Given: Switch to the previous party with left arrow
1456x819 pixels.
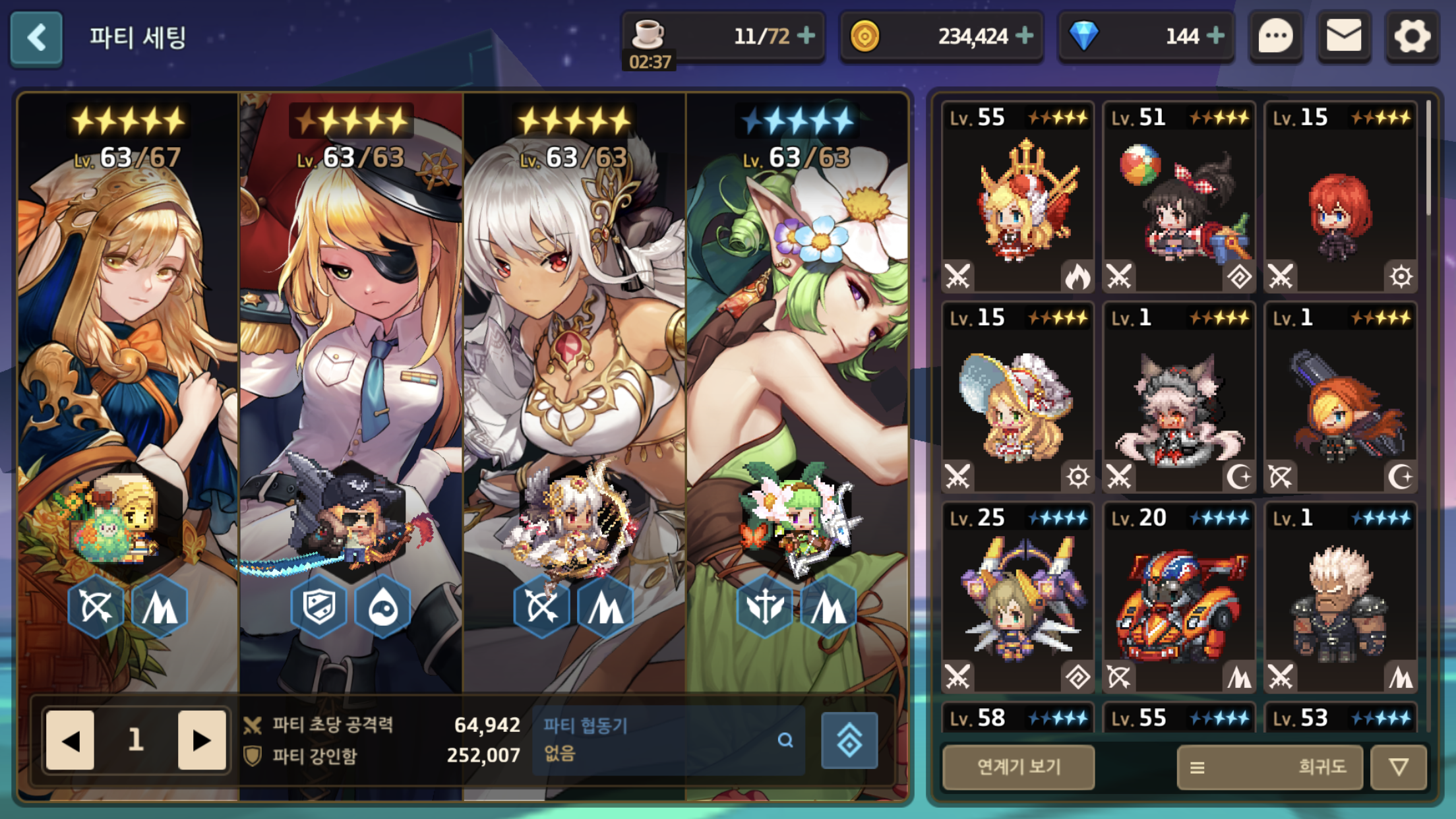Looking at the screenshot, I should (x=71, y=740).
